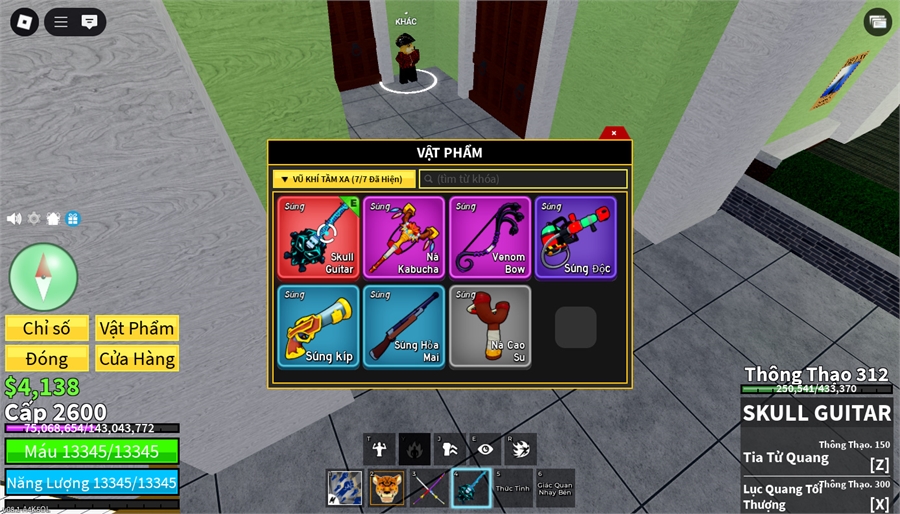900x514 pixels.
Task: Toggle the sound speaker icon
Action: 14,218
